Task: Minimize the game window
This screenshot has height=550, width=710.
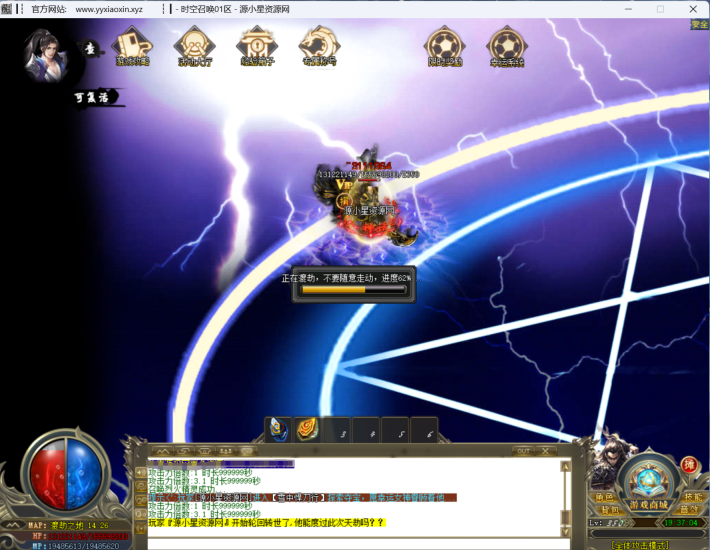Action: 626,9
